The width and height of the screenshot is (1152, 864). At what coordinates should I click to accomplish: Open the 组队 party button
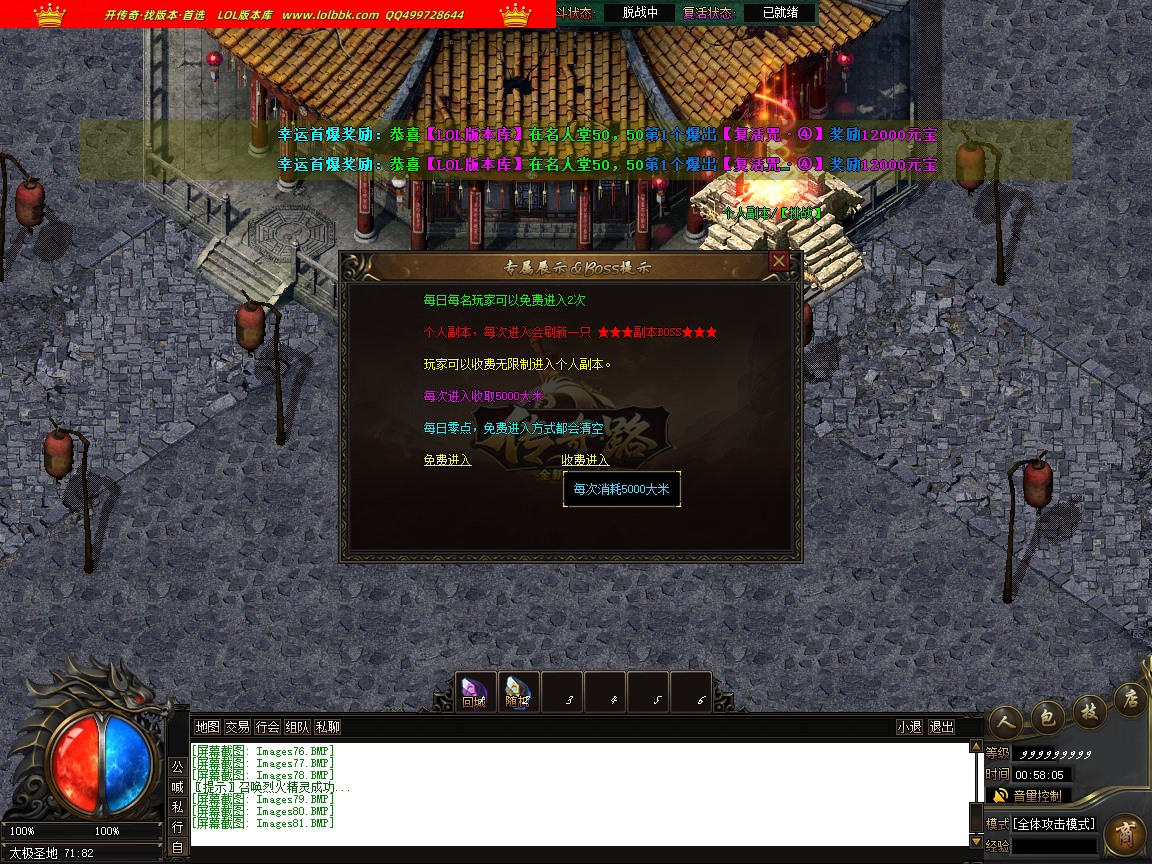(x=297, y=727)
